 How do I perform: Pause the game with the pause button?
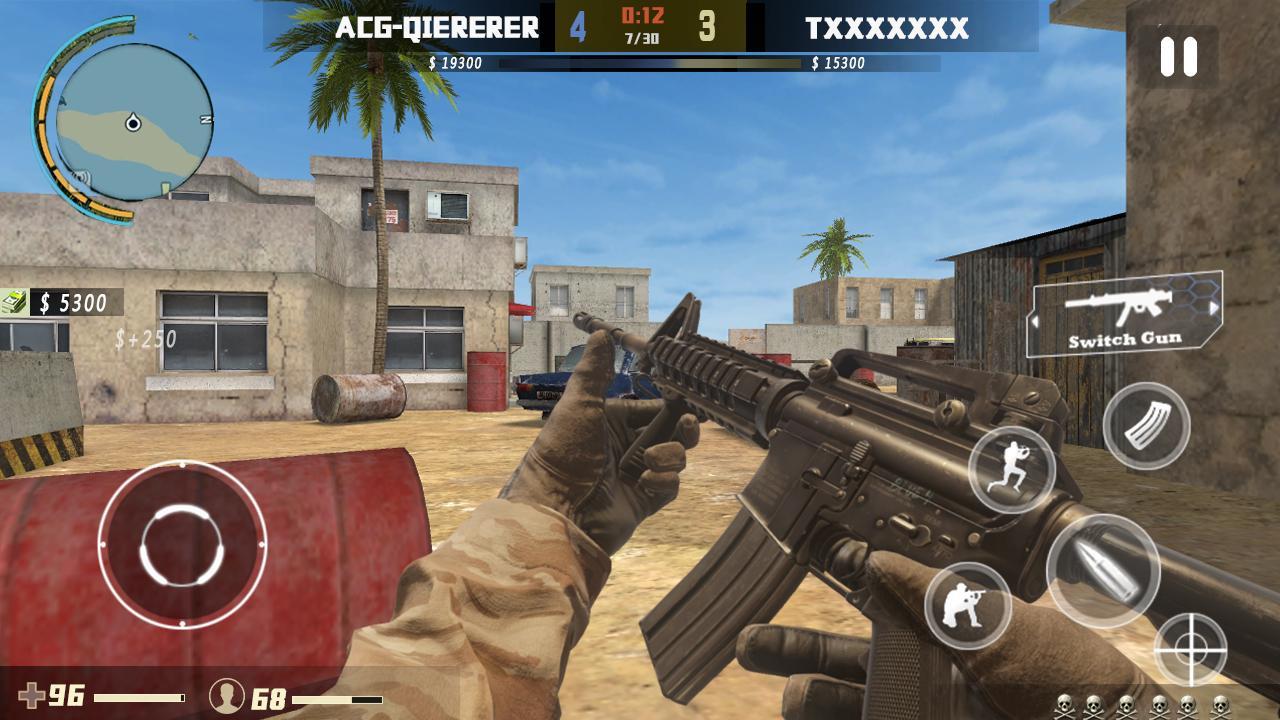point(1180,58)
